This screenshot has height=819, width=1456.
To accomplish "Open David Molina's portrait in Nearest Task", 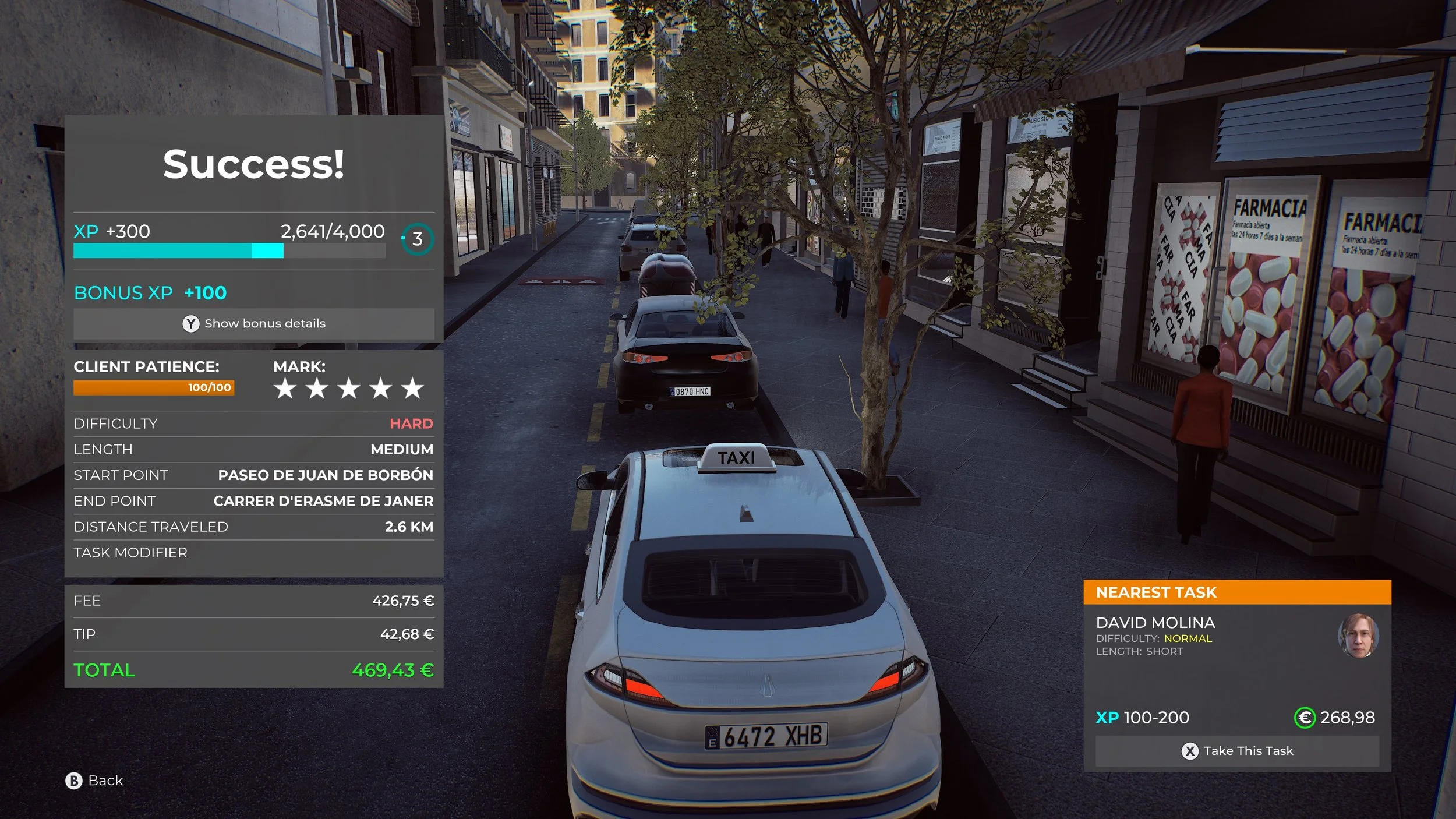I will [x=1358, y=636].
